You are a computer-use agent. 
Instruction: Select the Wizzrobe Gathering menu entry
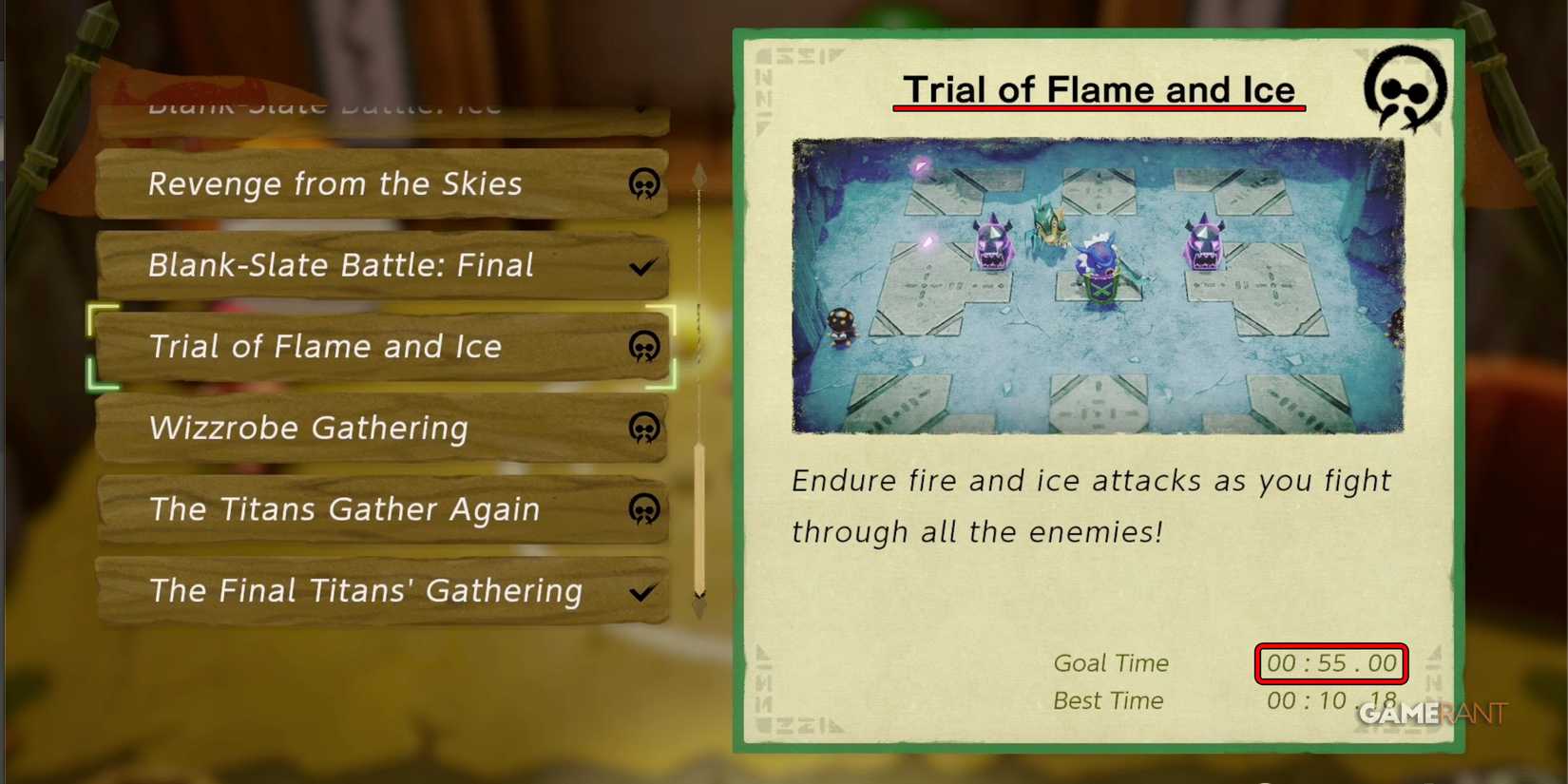tap(308, 429)
